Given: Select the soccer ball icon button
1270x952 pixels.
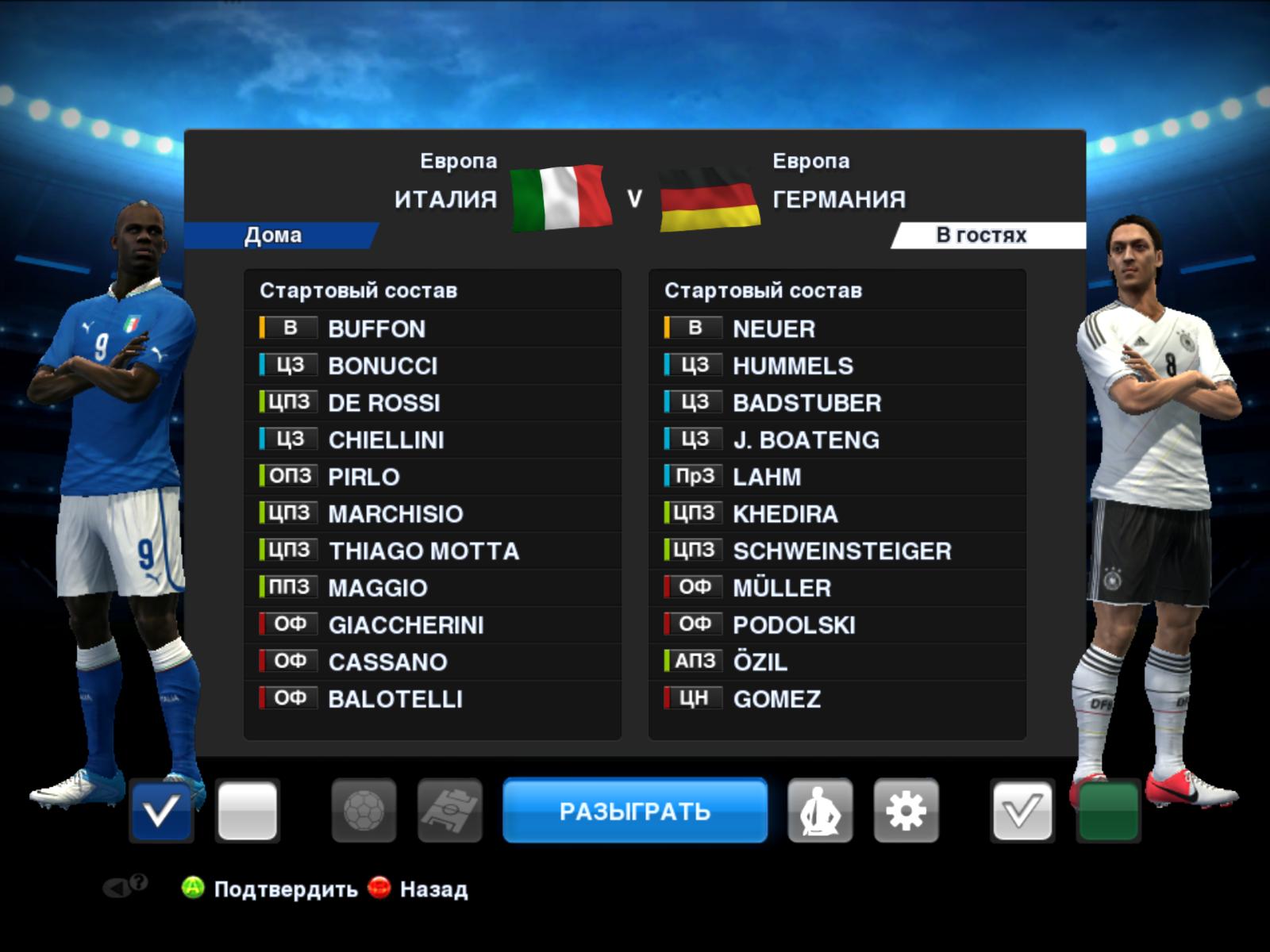Looking at the screenshot, I should [x=364, y=811].
